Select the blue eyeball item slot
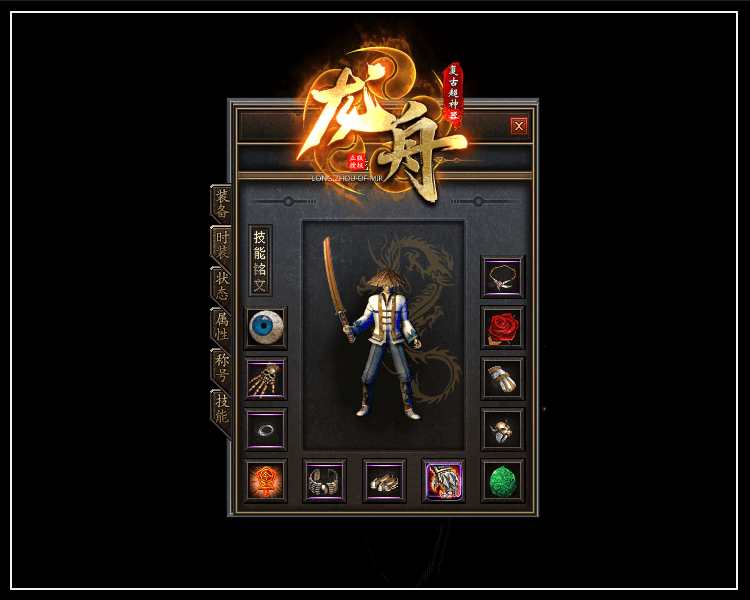 (266, 327)
